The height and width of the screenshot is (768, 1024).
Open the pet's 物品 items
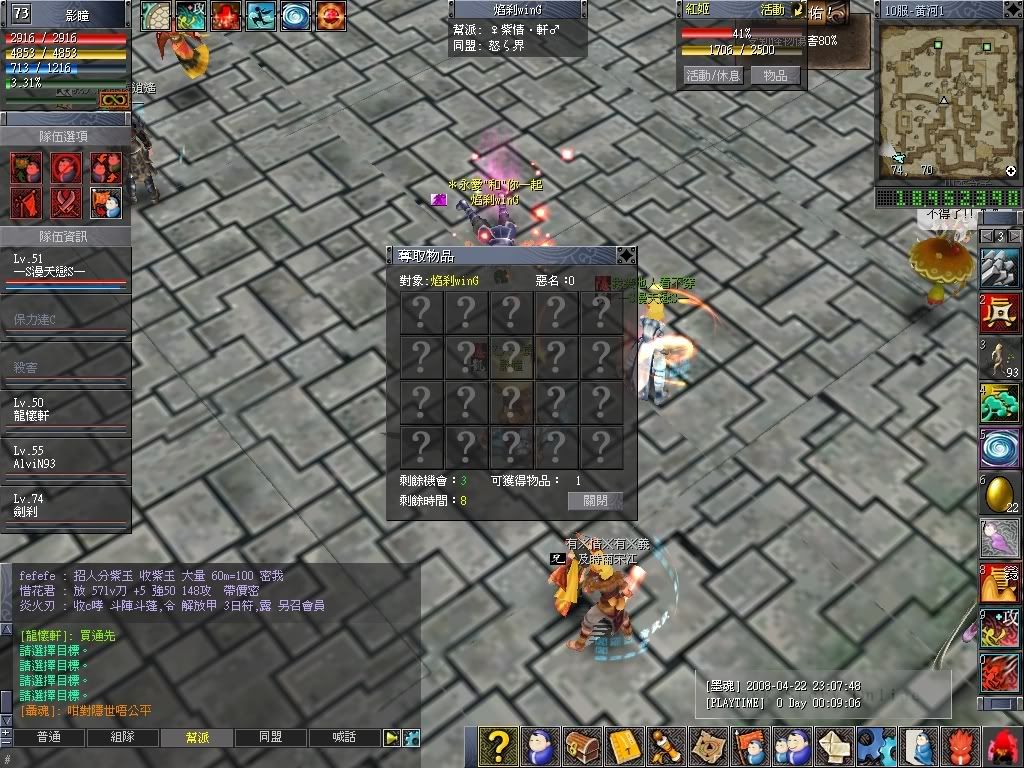click(x=774, y=75)
